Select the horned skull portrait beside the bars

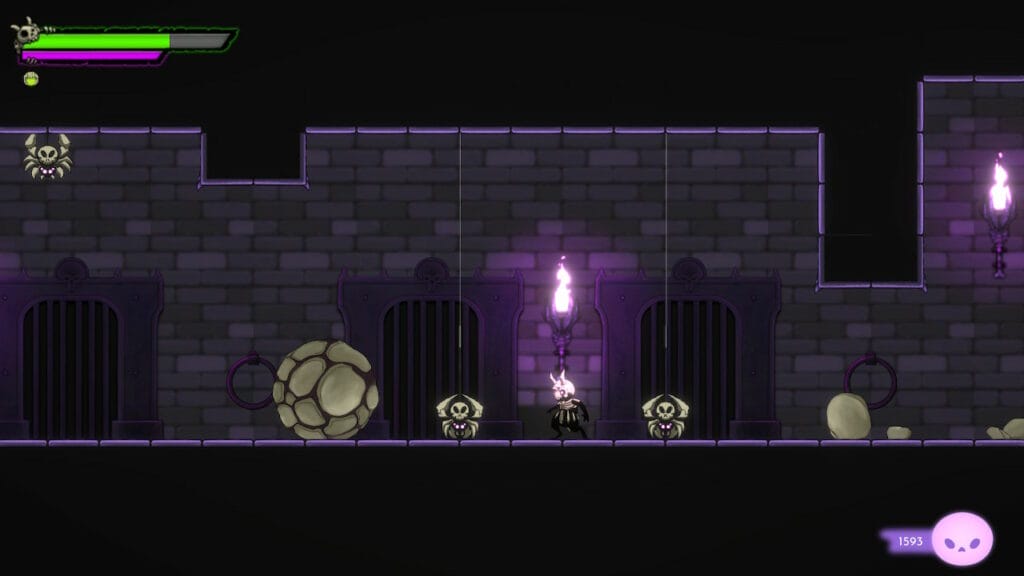26,34
